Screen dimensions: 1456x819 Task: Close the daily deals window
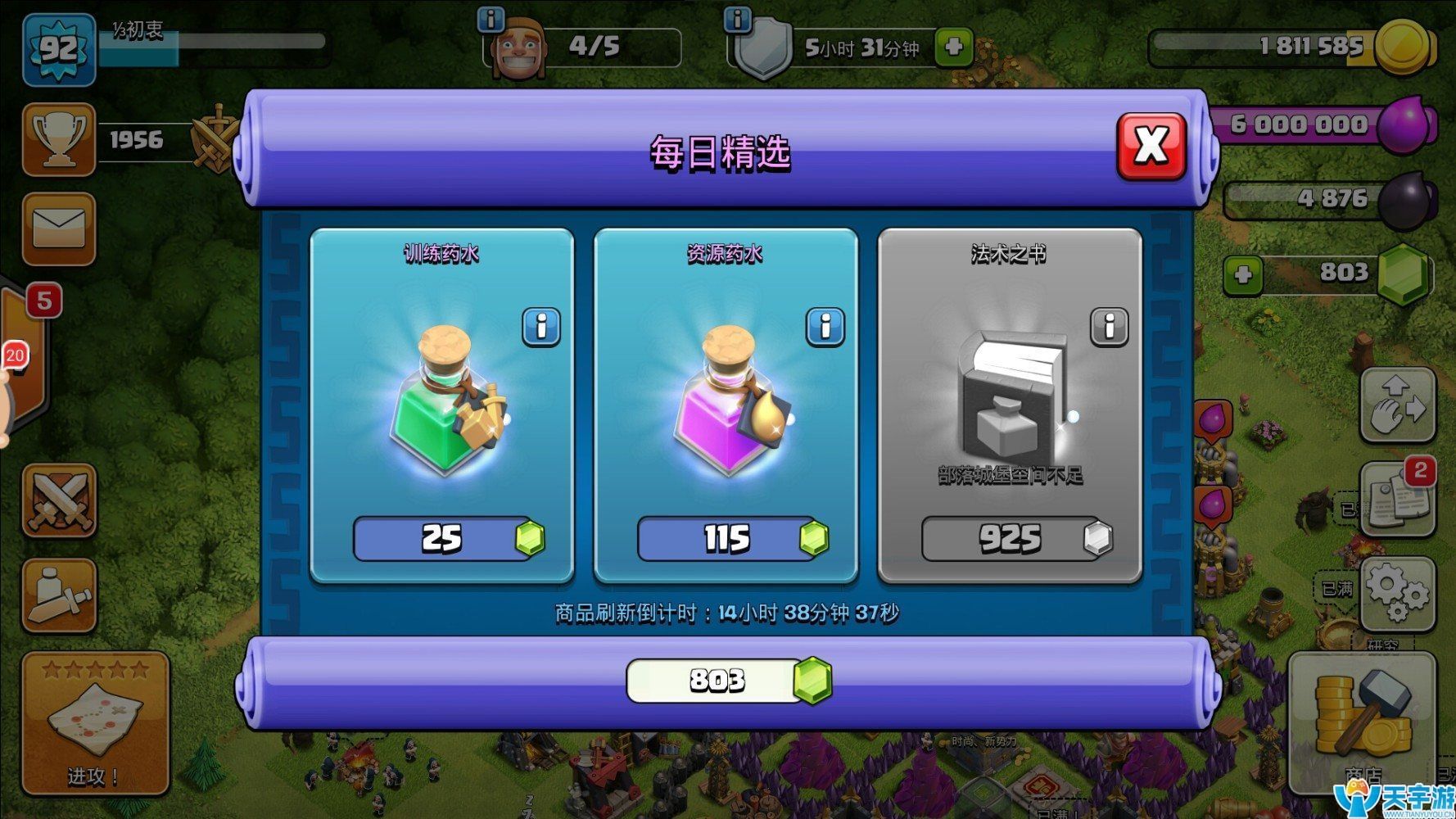coord(1151,147)
